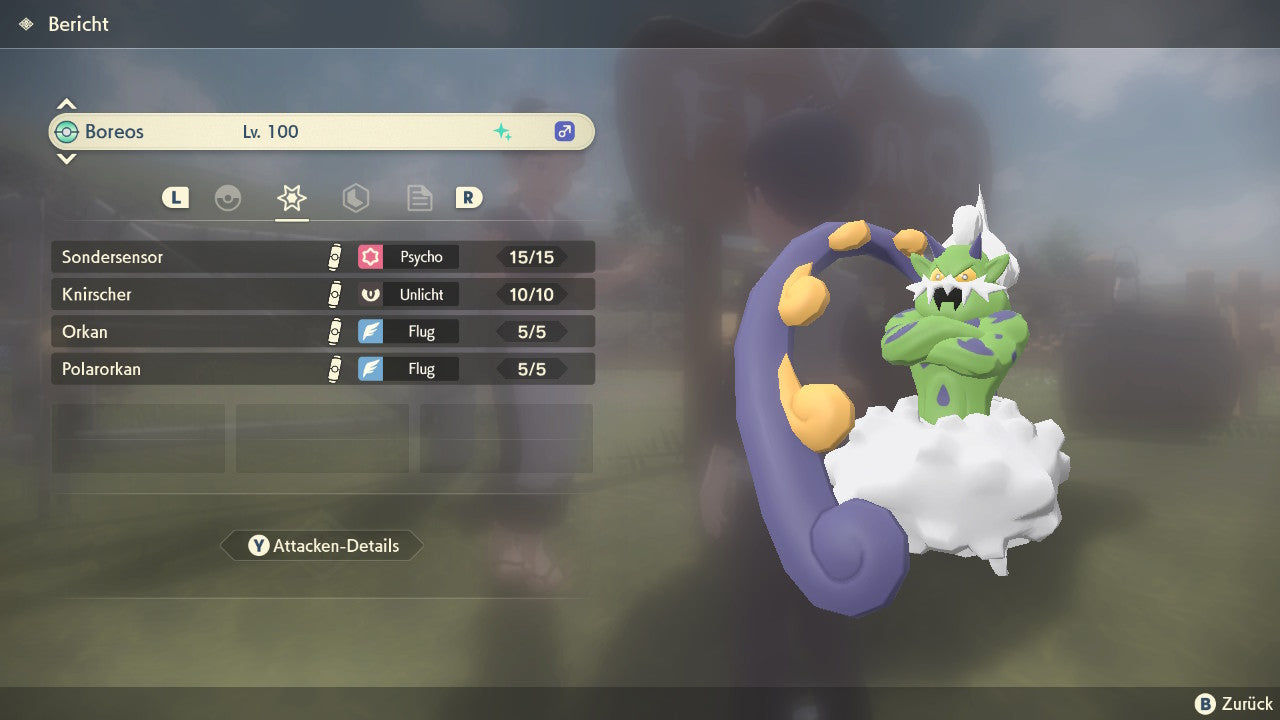Switch to the hexagon stats tab
This screenshot has height=720, width=1280.
[356, 198]
